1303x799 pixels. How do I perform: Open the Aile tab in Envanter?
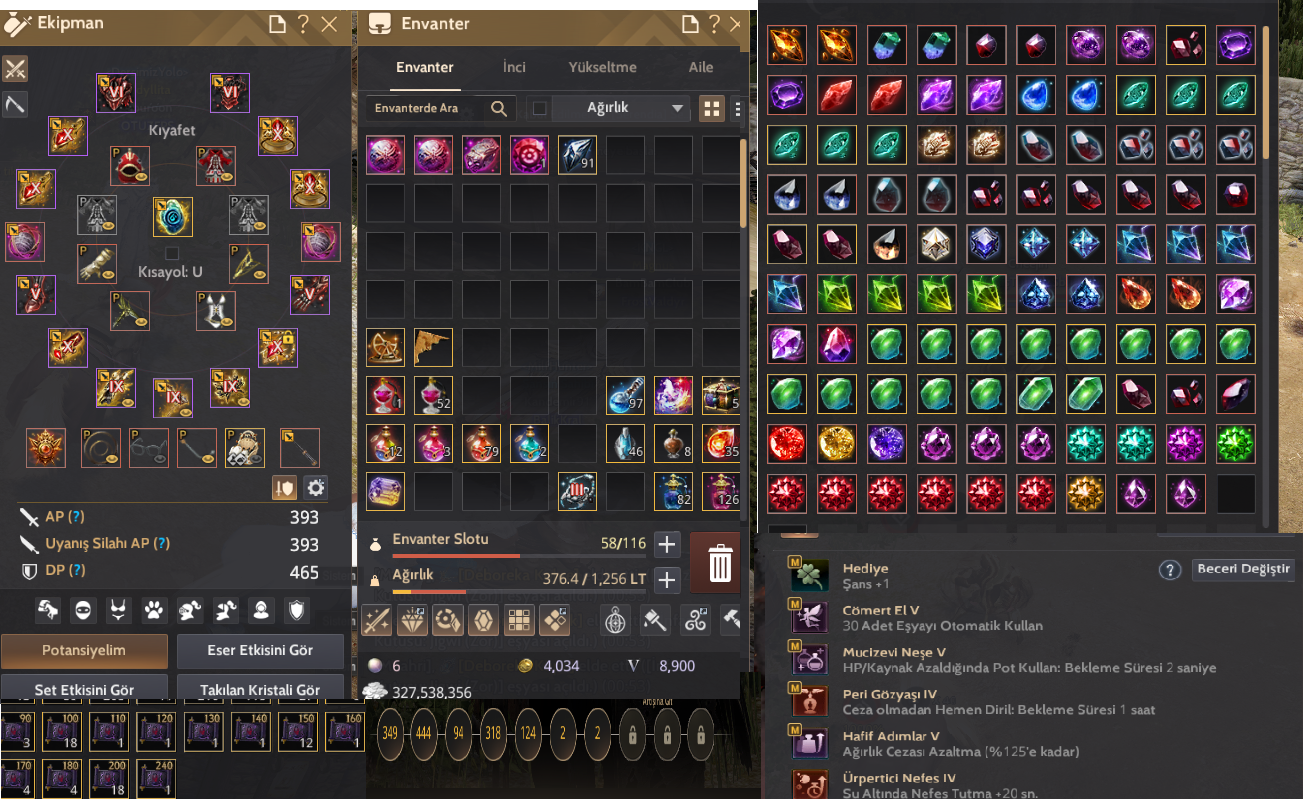pos(700,67)
